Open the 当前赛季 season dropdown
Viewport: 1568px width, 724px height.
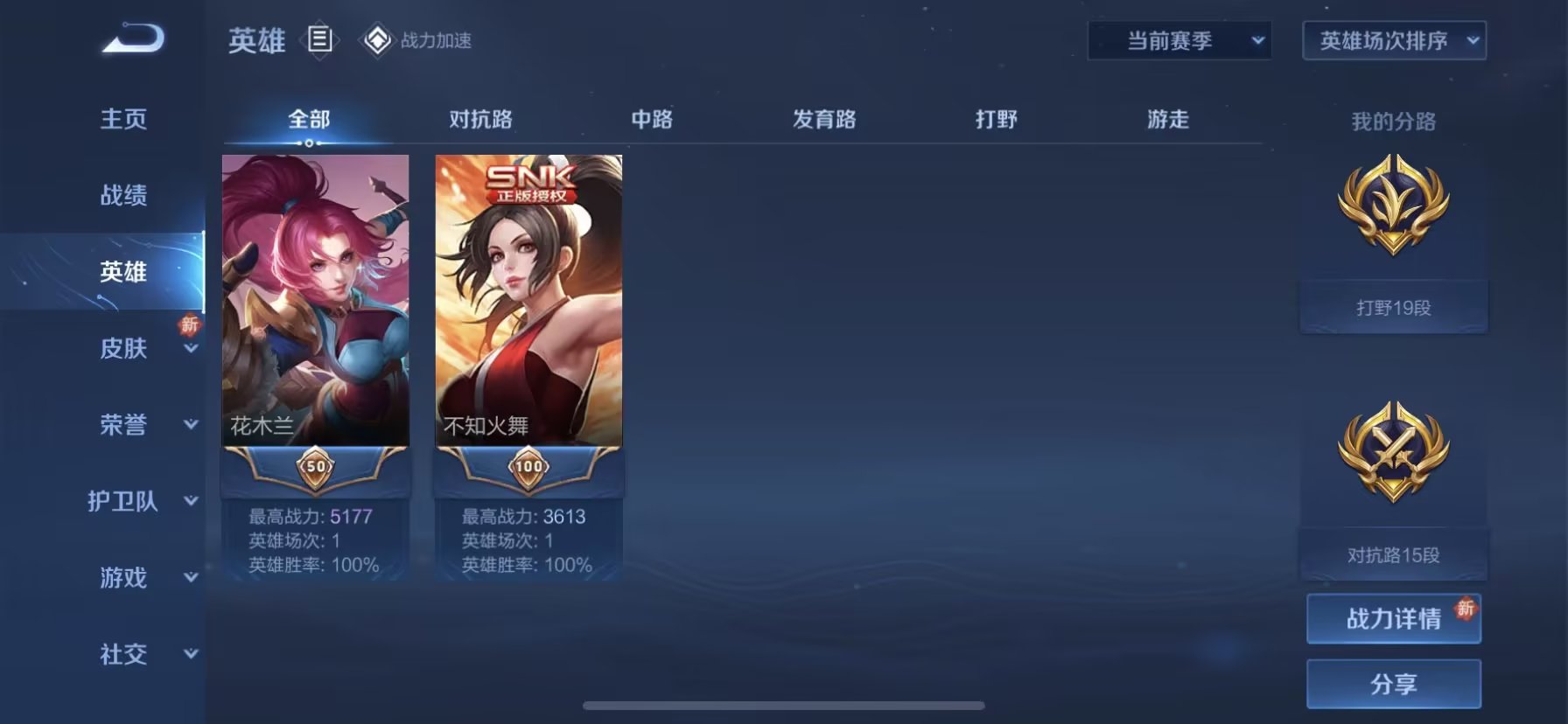point(1179,39)
